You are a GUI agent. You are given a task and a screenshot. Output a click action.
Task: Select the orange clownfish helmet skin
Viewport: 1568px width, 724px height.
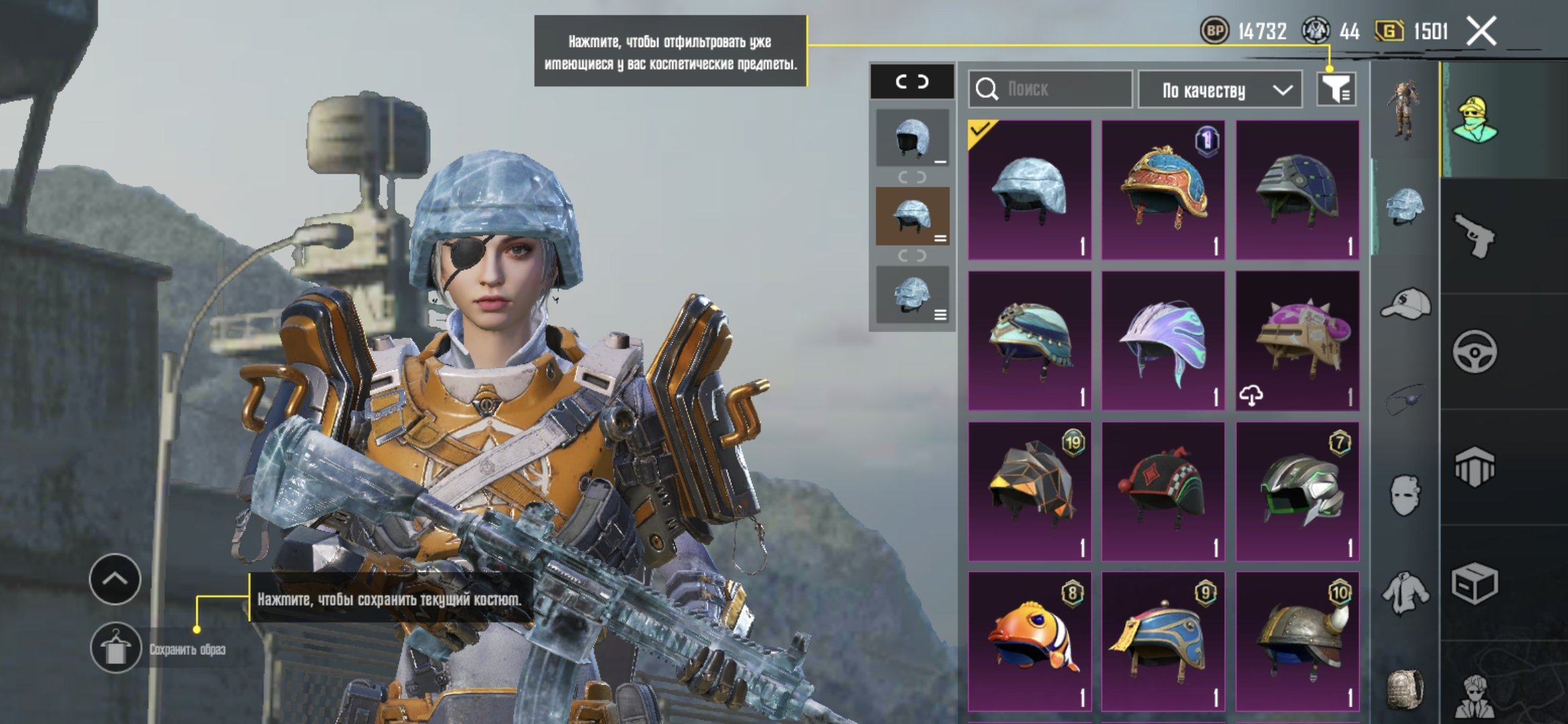point(1030,642)
